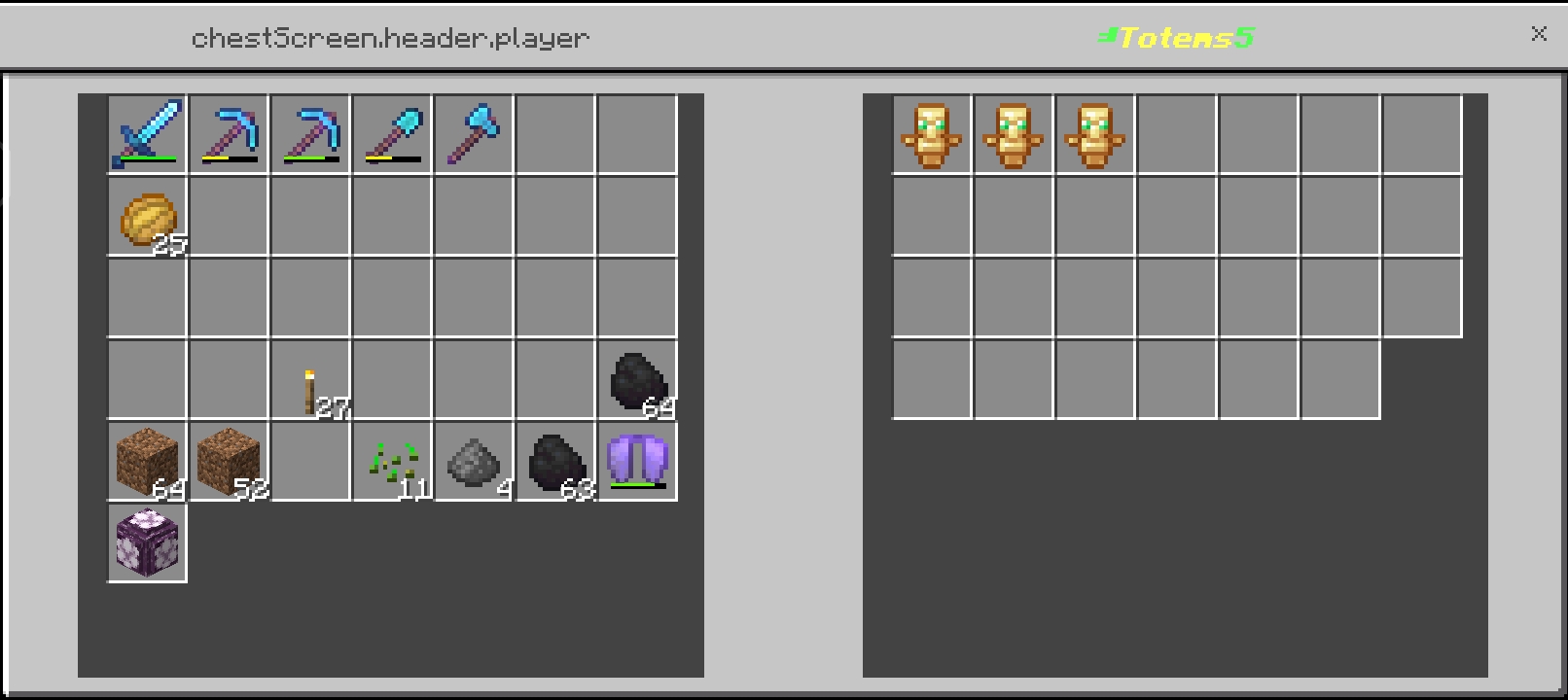Grab the 4 gravel blocks
The width and height of the screenshot is (1568, 700).
pyautogui.click(x=474, y=460)
